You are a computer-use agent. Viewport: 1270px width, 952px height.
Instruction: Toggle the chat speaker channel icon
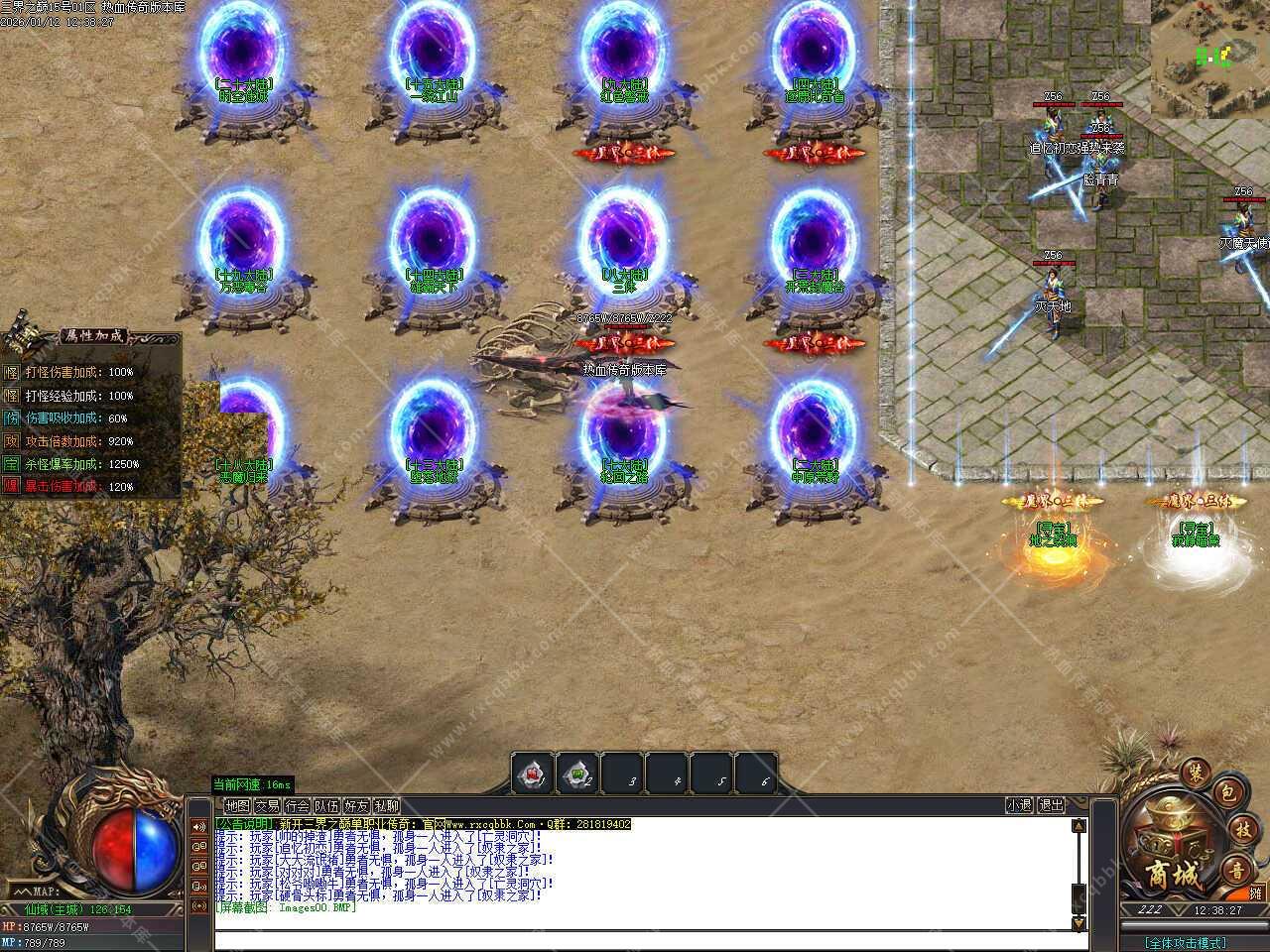(x=199, y=827)
